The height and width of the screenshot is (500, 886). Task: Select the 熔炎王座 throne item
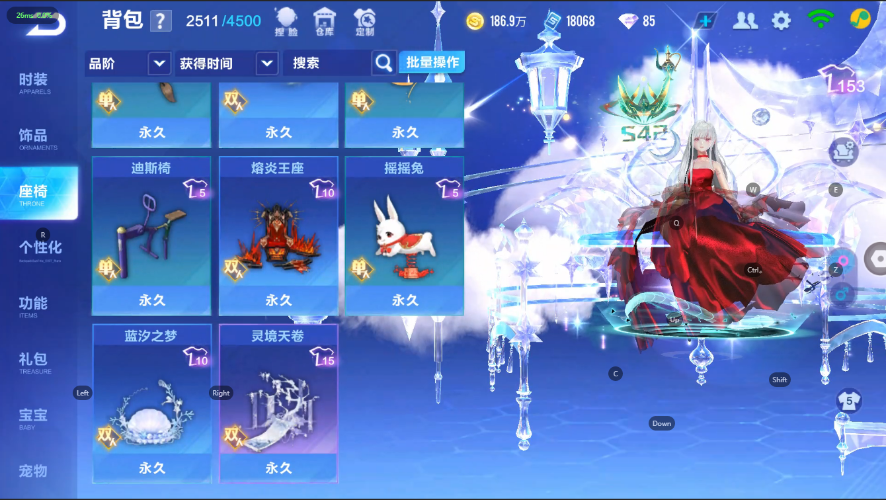(x=278, y=236)
